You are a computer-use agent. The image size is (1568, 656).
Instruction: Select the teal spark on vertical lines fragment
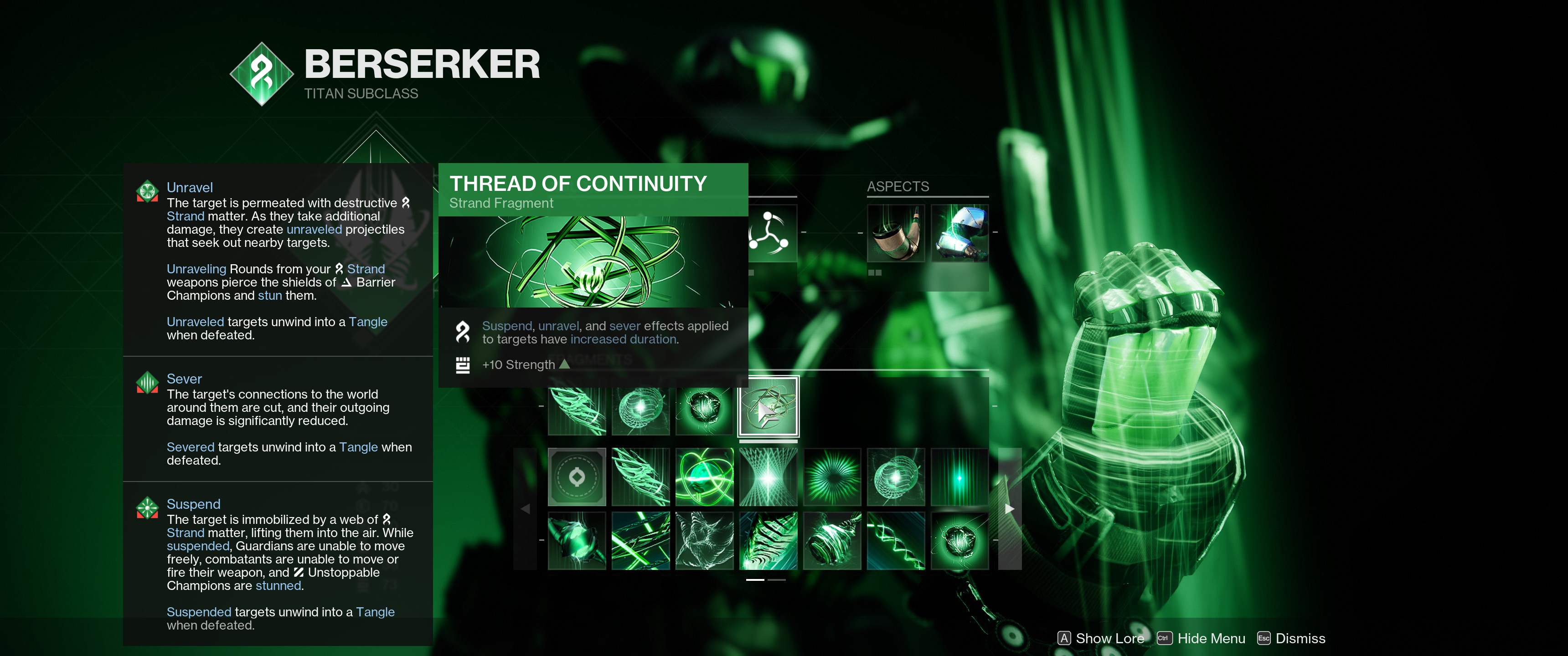[x=959, y=477]
